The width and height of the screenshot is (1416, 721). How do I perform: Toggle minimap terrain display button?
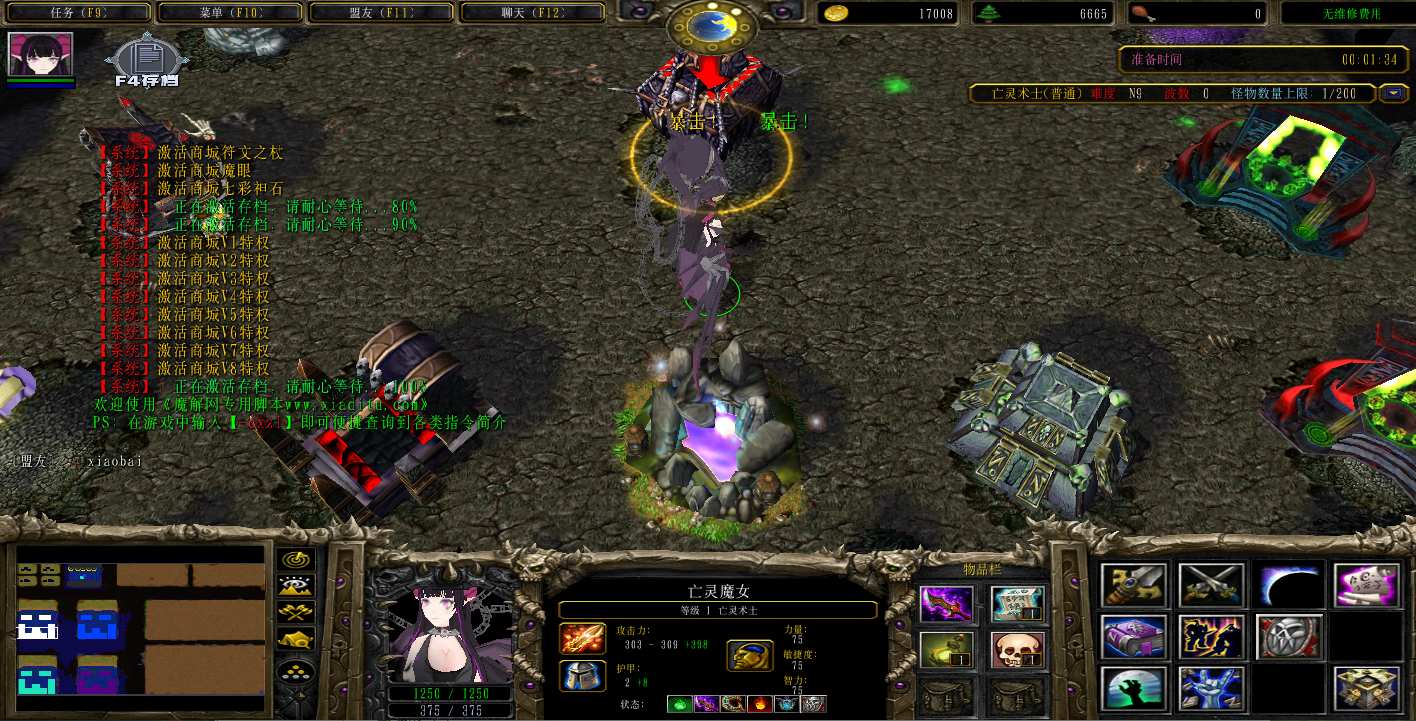point(295,586)
